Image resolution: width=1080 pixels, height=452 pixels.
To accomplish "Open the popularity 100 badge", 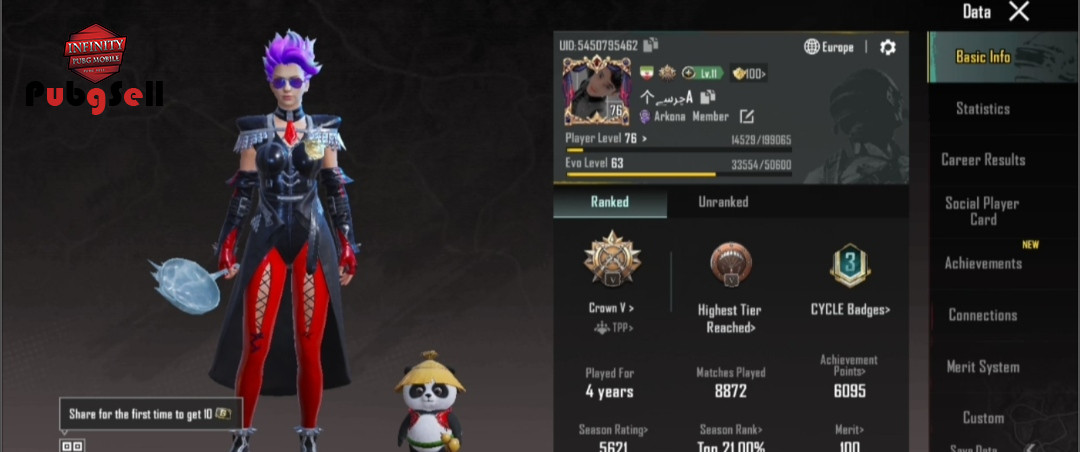I will coord(749,73).
